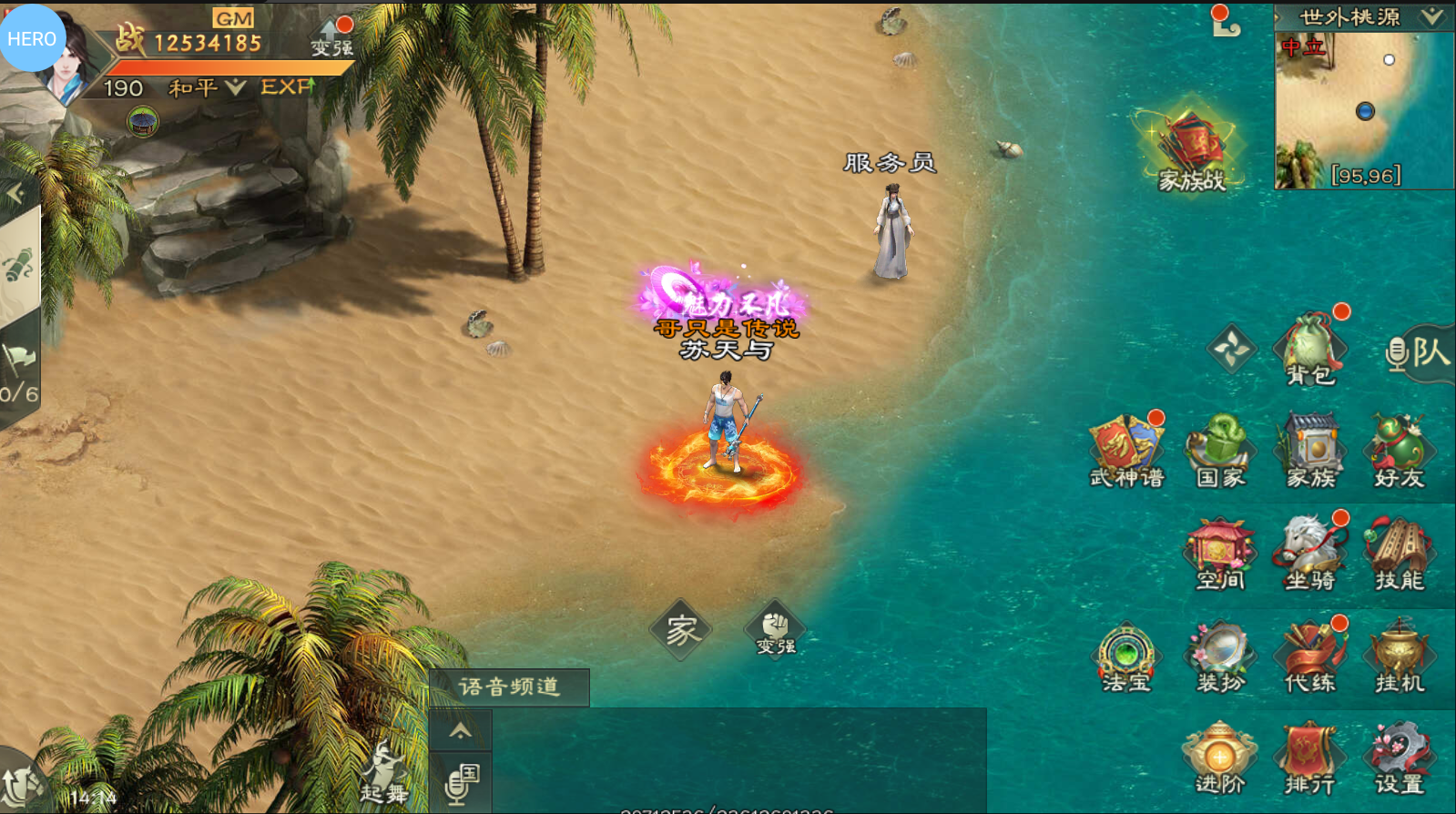Image resolution: width=1456 pixels, height=814 pixels.
Task: Open the 和平 combat mode dropdown
Action: (208, 88)
